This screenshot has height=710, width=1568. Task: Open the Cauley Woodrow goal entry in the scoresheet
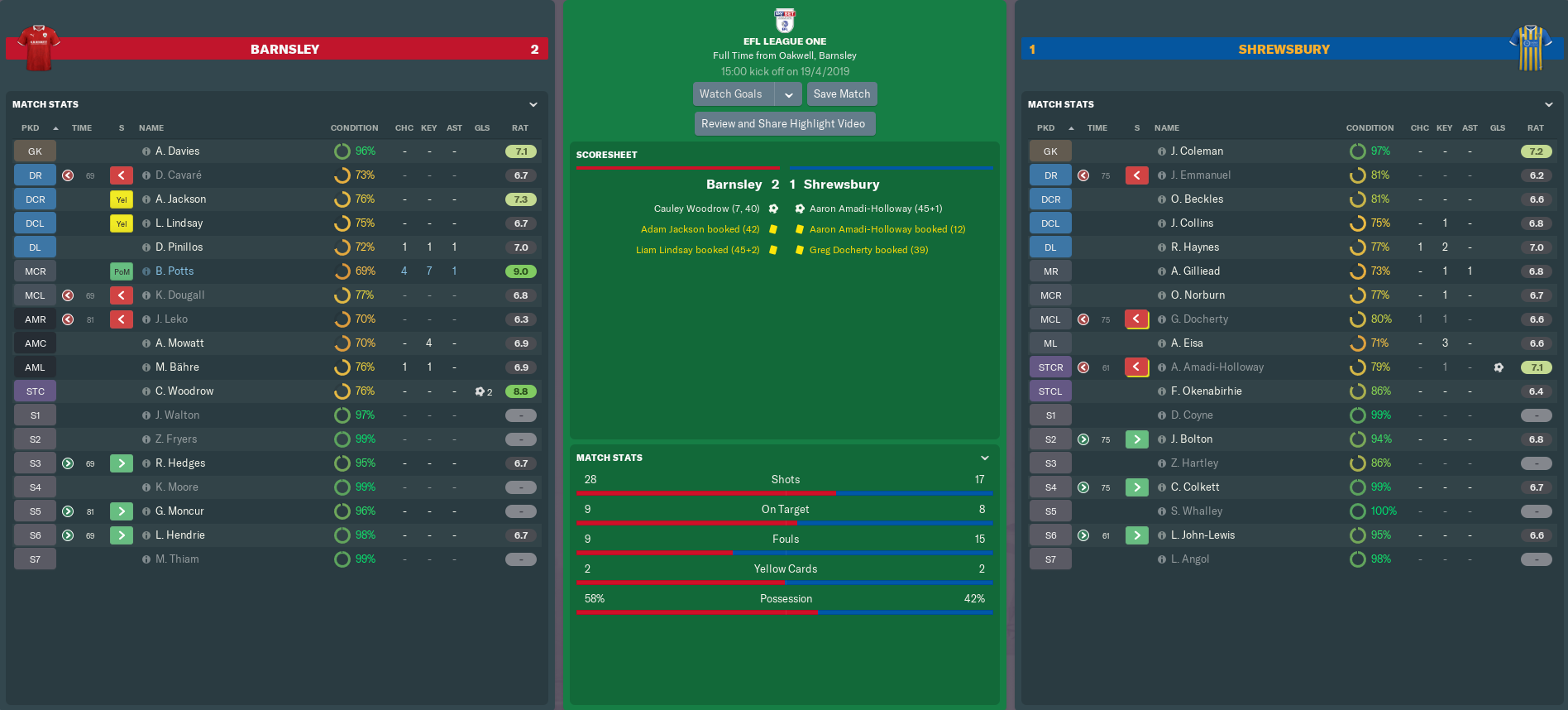tap(706, 209)
